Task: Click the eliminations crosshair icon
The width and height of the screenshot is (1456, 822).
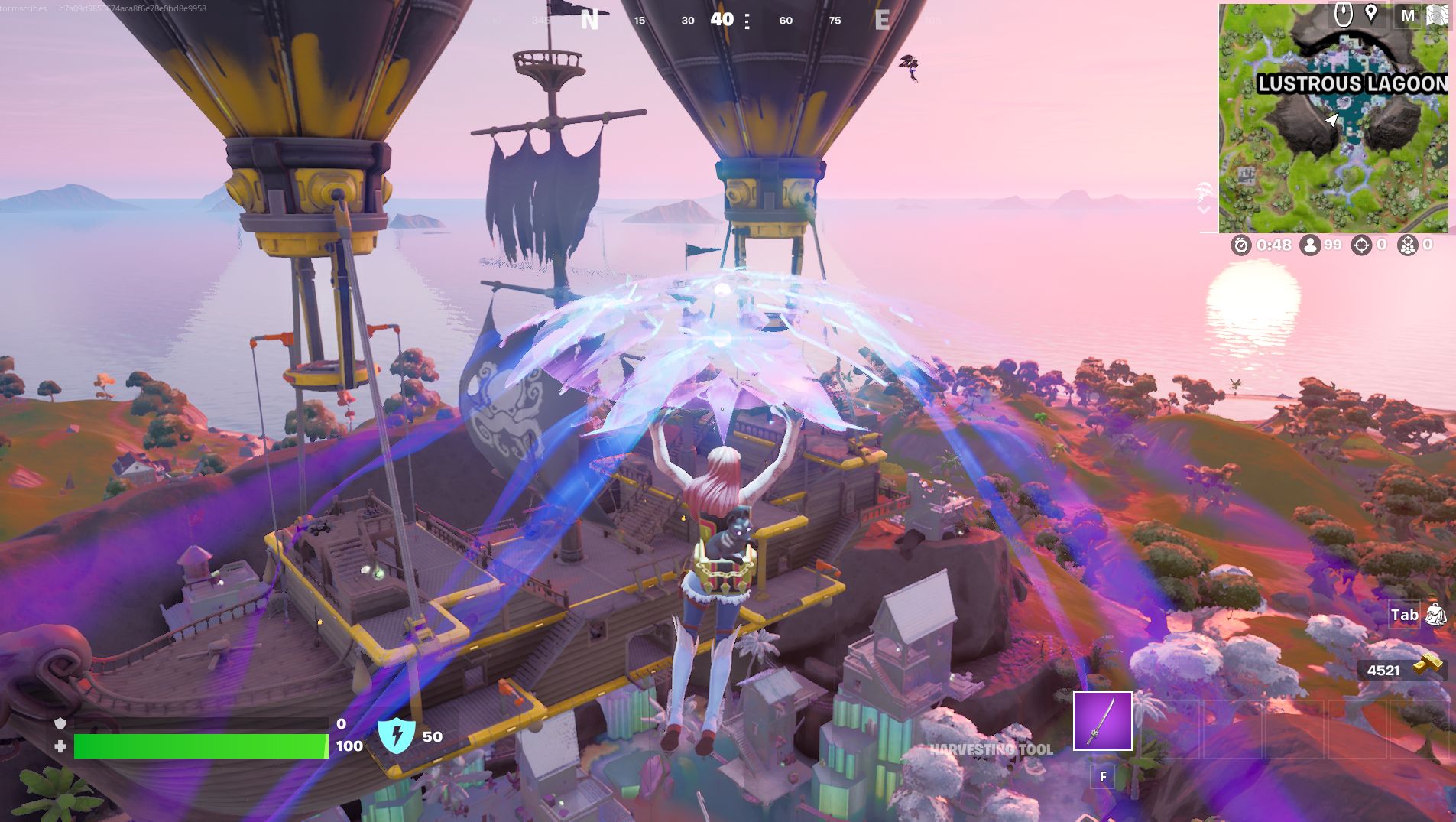Action: (x=1361, y=246)
